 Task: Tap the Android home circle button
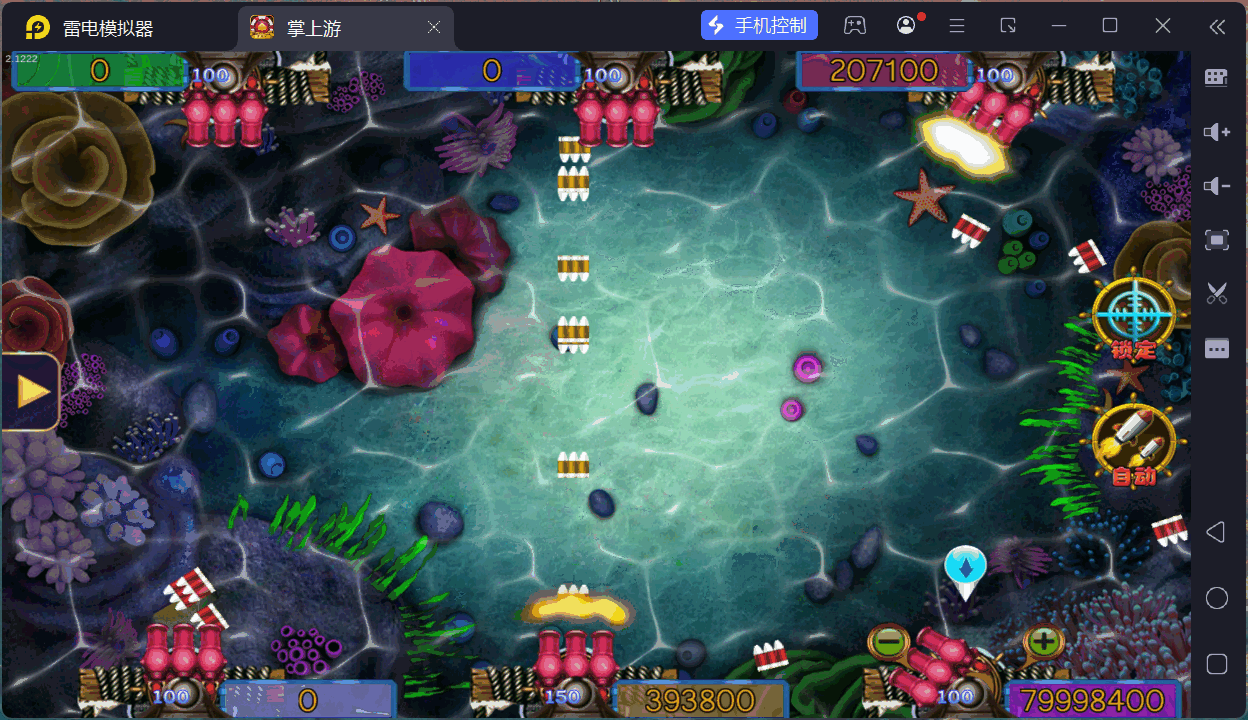tap(1216, 598)
